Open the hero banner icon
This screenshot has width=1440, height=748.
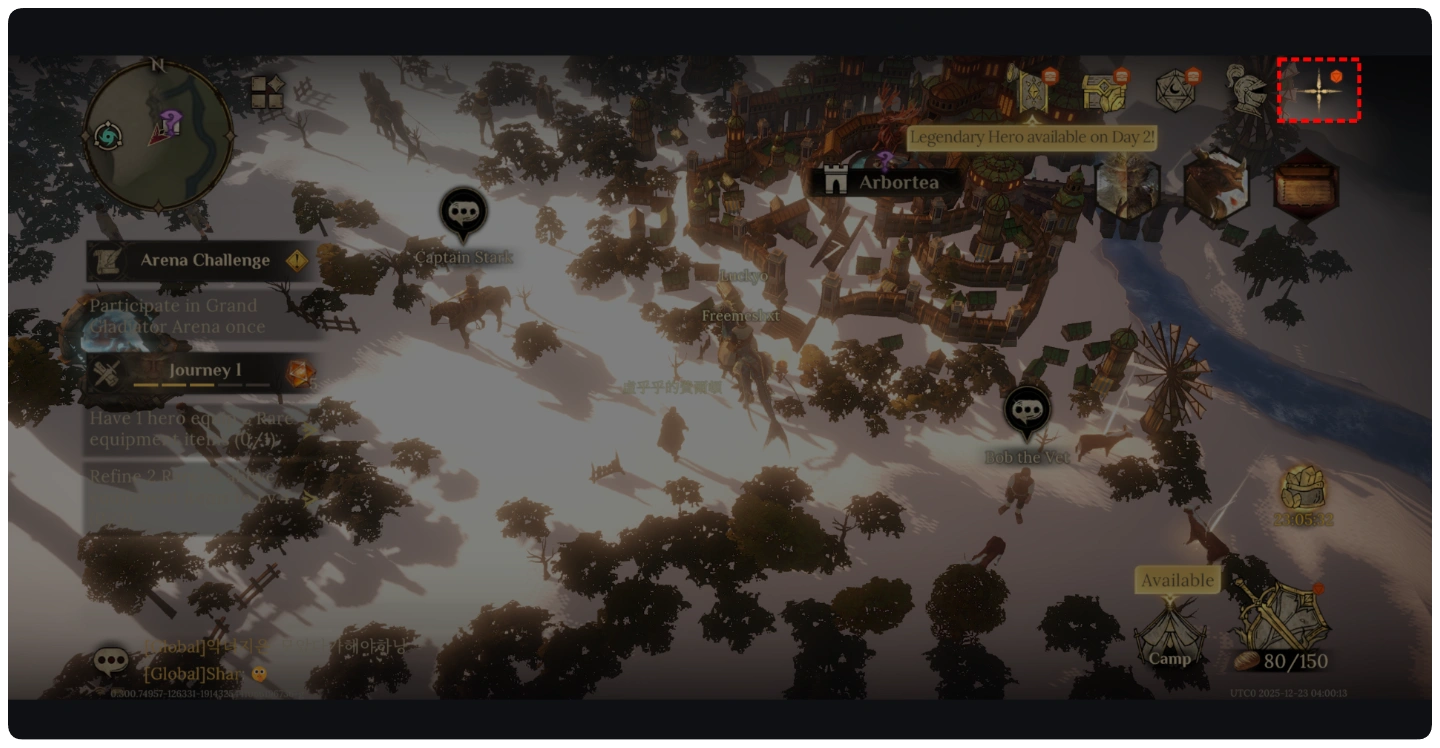1030,91
